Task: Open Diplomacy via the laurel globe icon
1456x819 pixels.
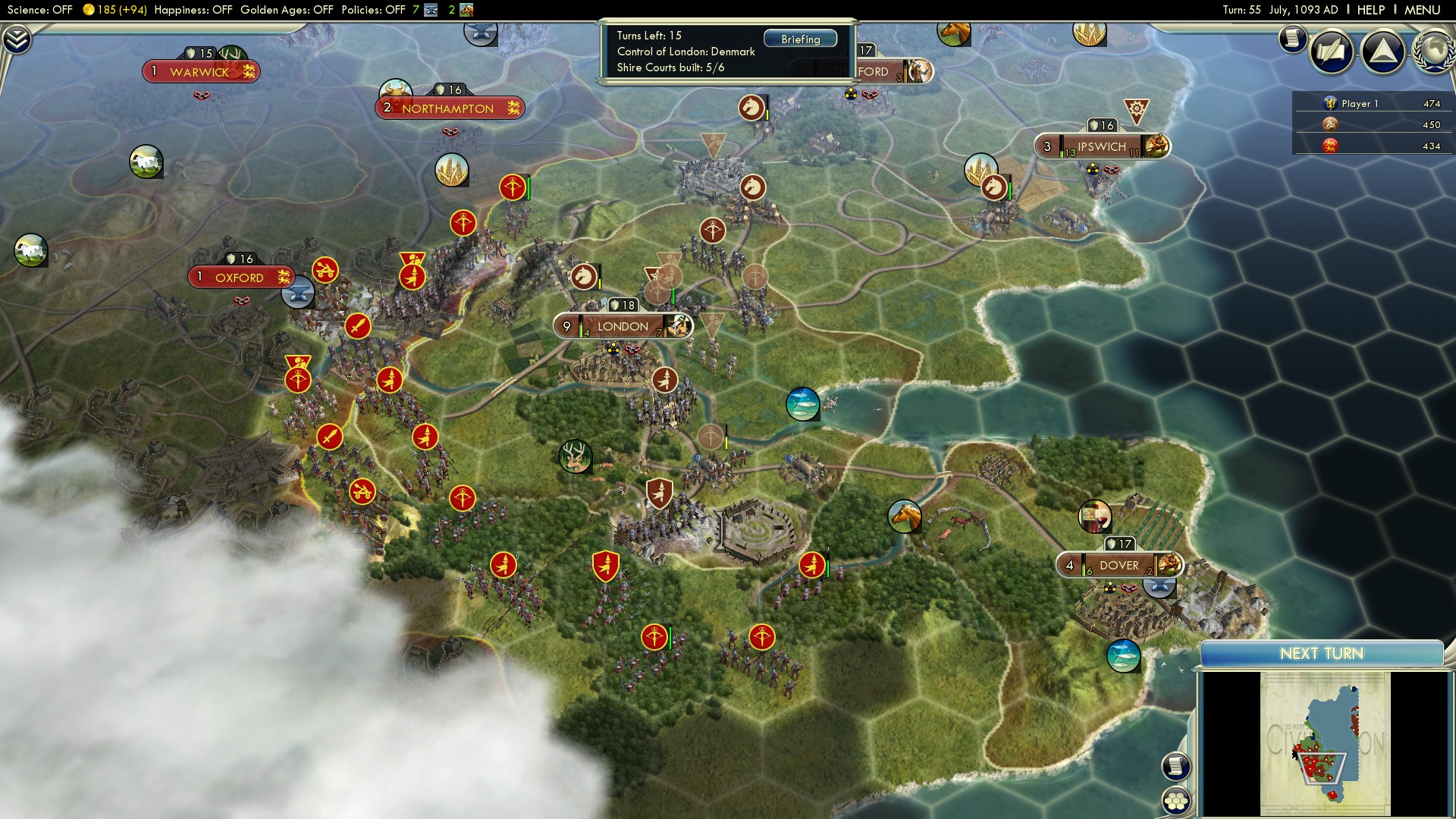Action: click(x=1432, y=52)
